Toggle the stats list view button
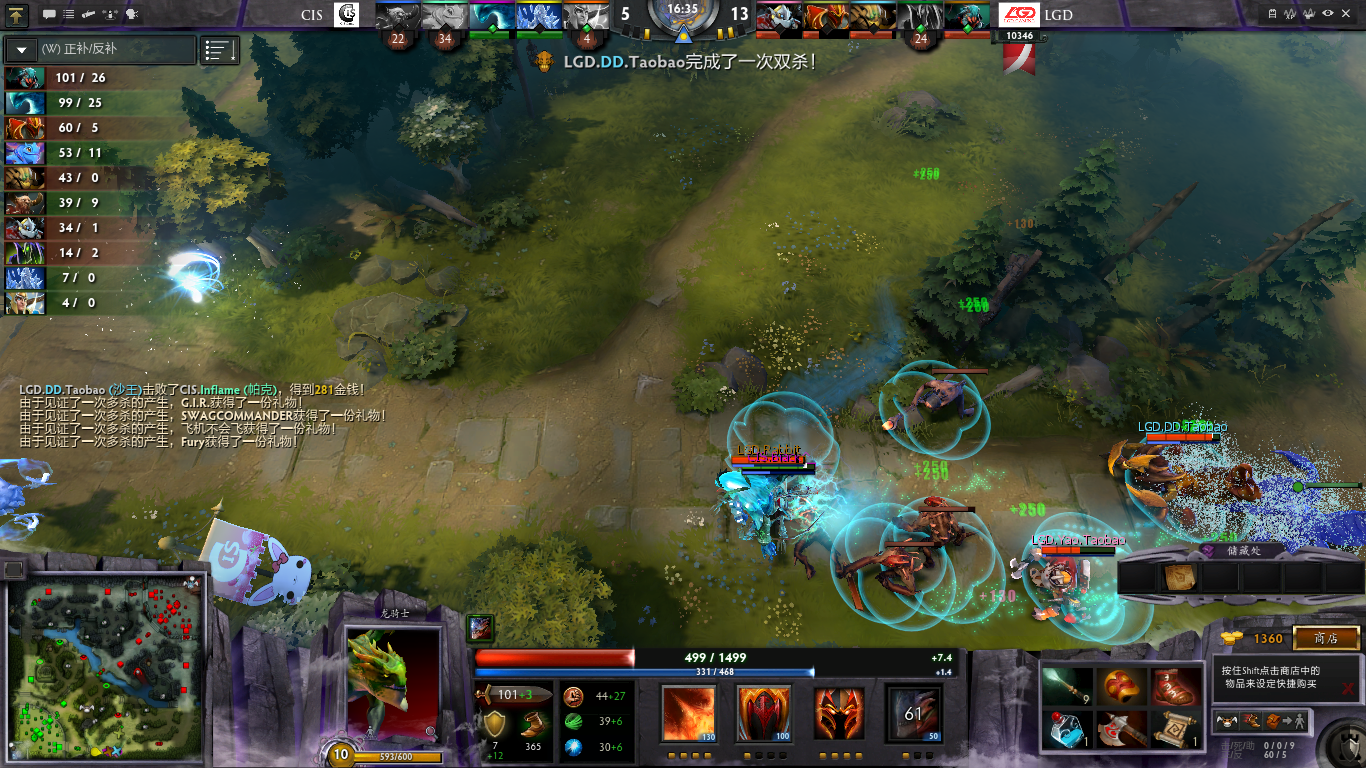This screenshot has width=1366, height=768. [220, 50]
